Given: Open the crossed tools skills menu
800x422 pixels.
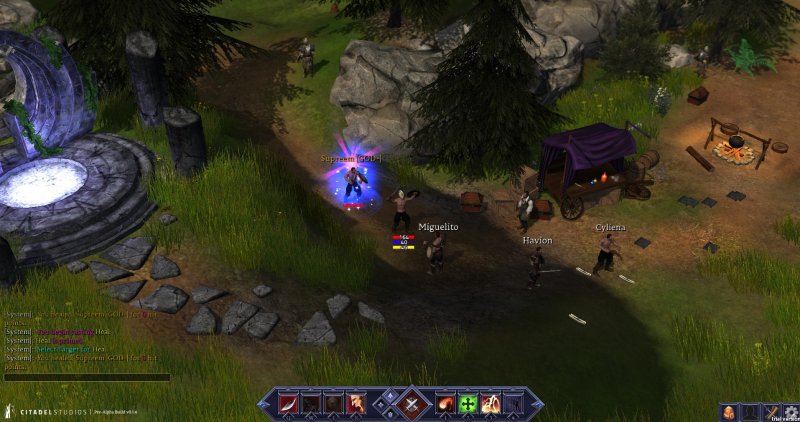Looking at the screenshot, I should click(771, 411).
